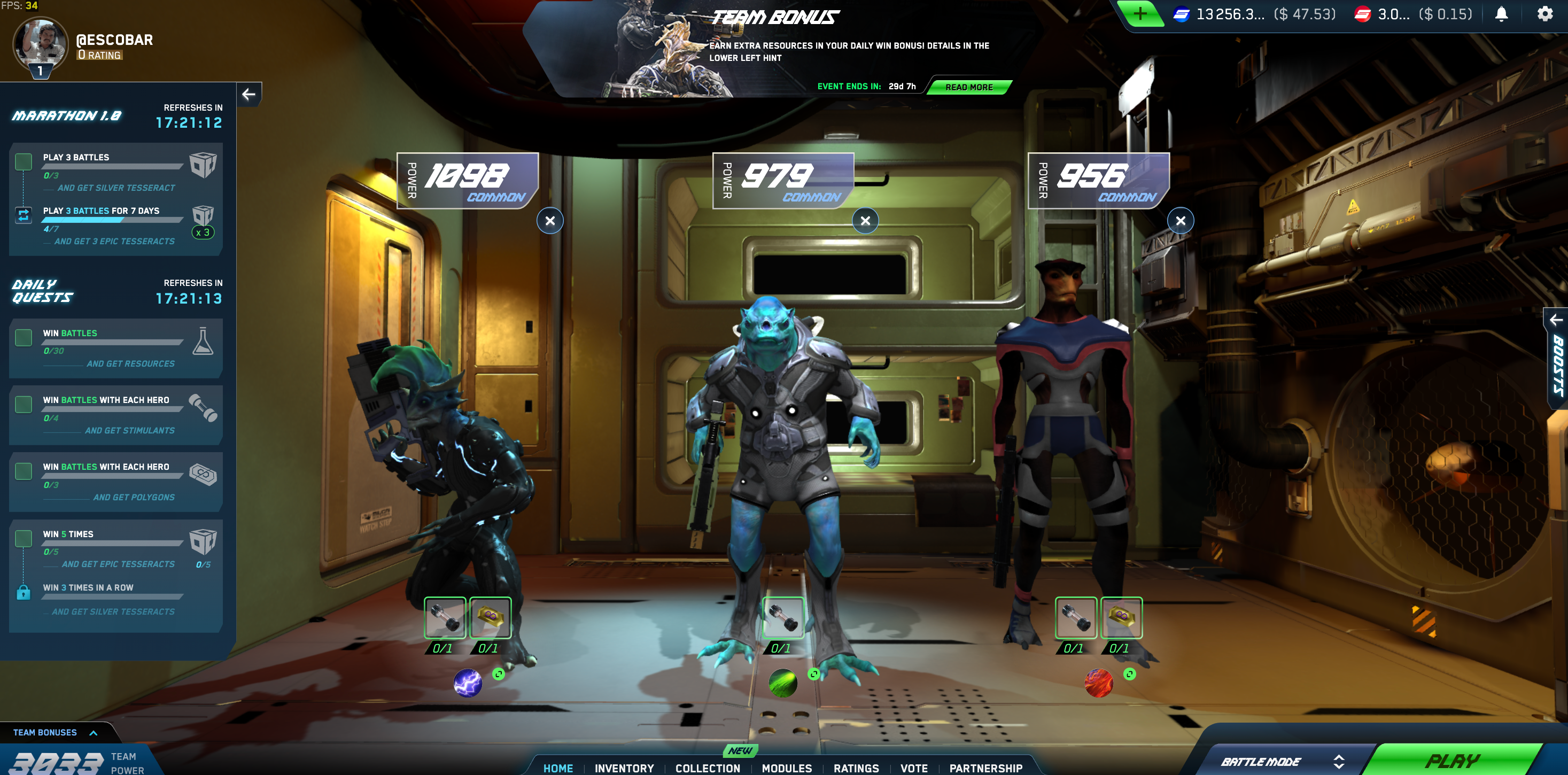
Task: Add currency with the green plus button
Action: click(1139, 13)
